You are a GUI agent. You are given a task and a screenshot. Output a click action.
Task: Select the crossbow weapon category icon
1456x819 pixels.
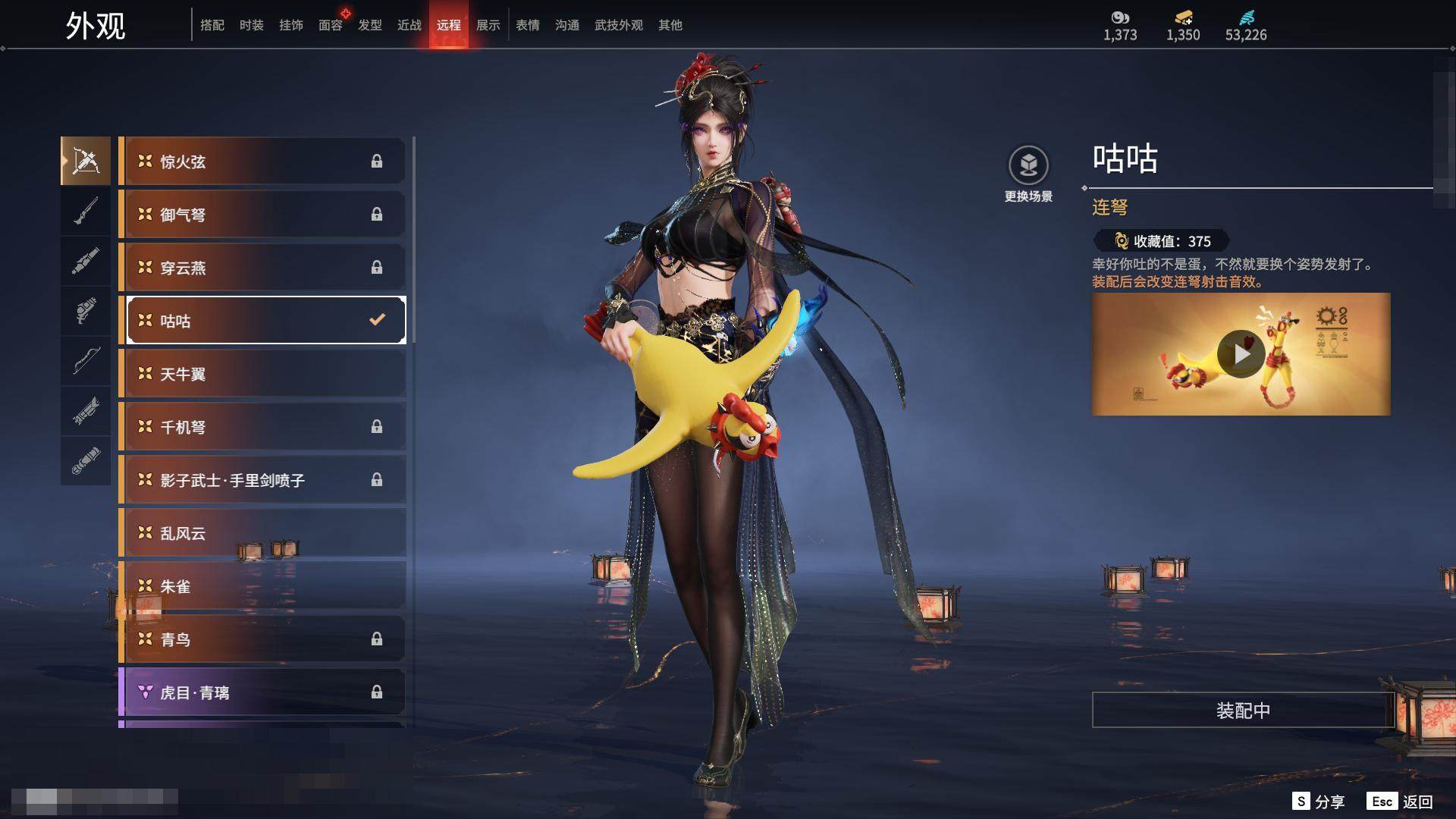click(x=86, y=161)
